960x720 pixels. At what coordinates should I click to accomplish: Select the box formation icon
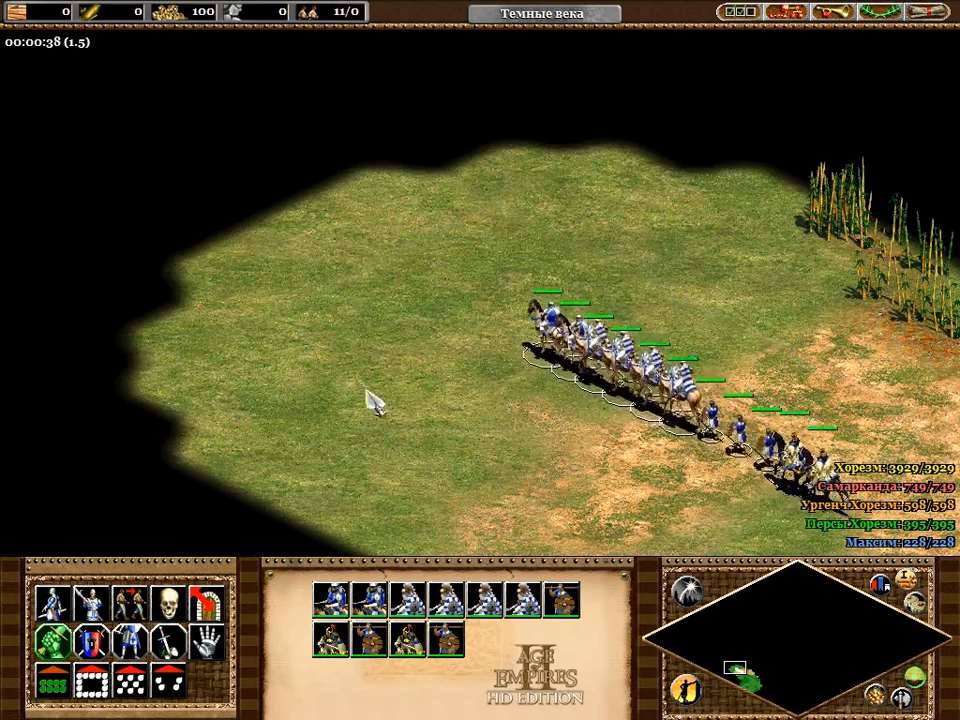(x=91, y=680)
